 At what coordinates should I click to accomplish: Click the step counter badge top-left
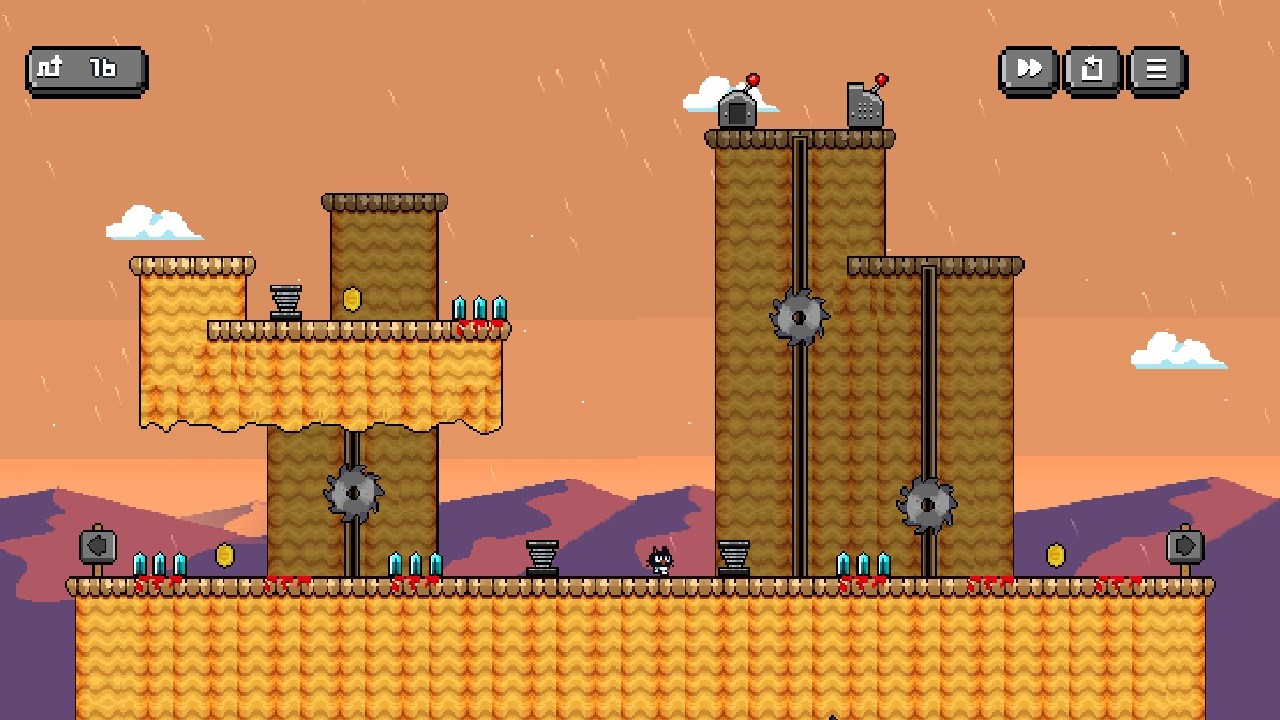click(x=85, y=68)
